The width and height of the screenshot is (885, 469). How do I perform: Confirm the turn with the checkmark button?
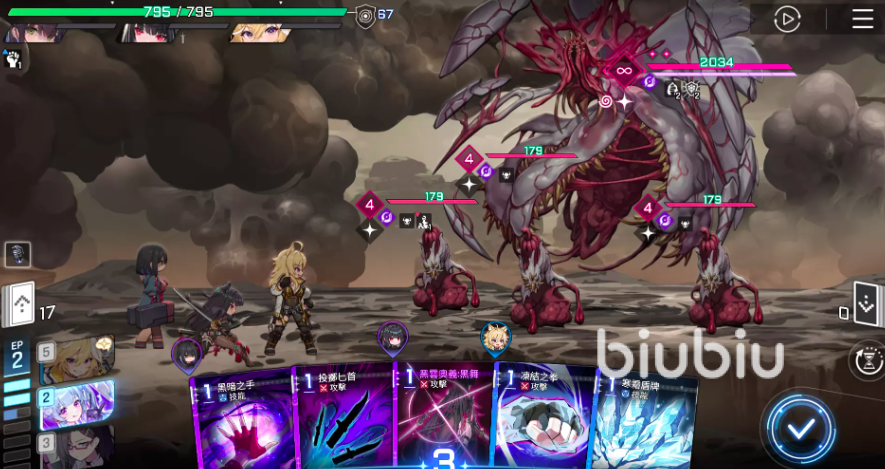[x=799, y=429]
